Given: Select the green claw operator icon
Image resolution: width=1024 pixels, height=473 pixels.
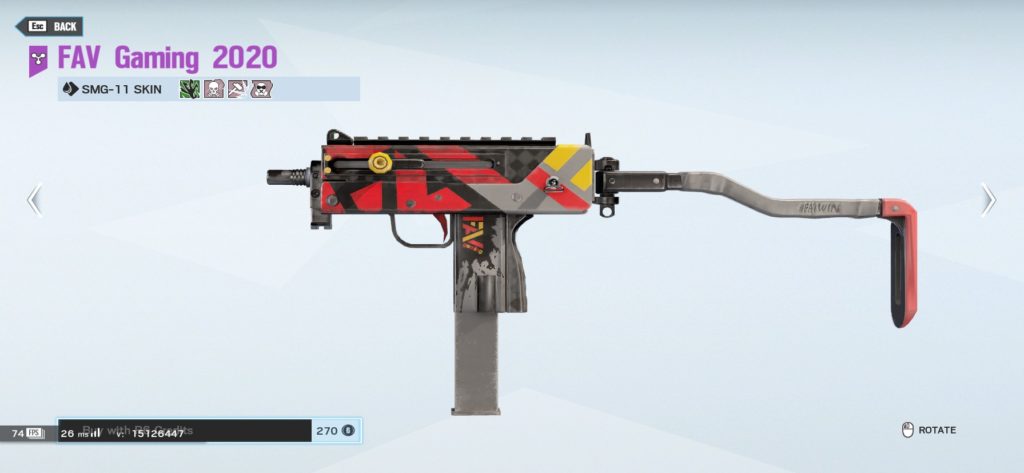Looking at the screenshot, I should click(x=189, y=89).
